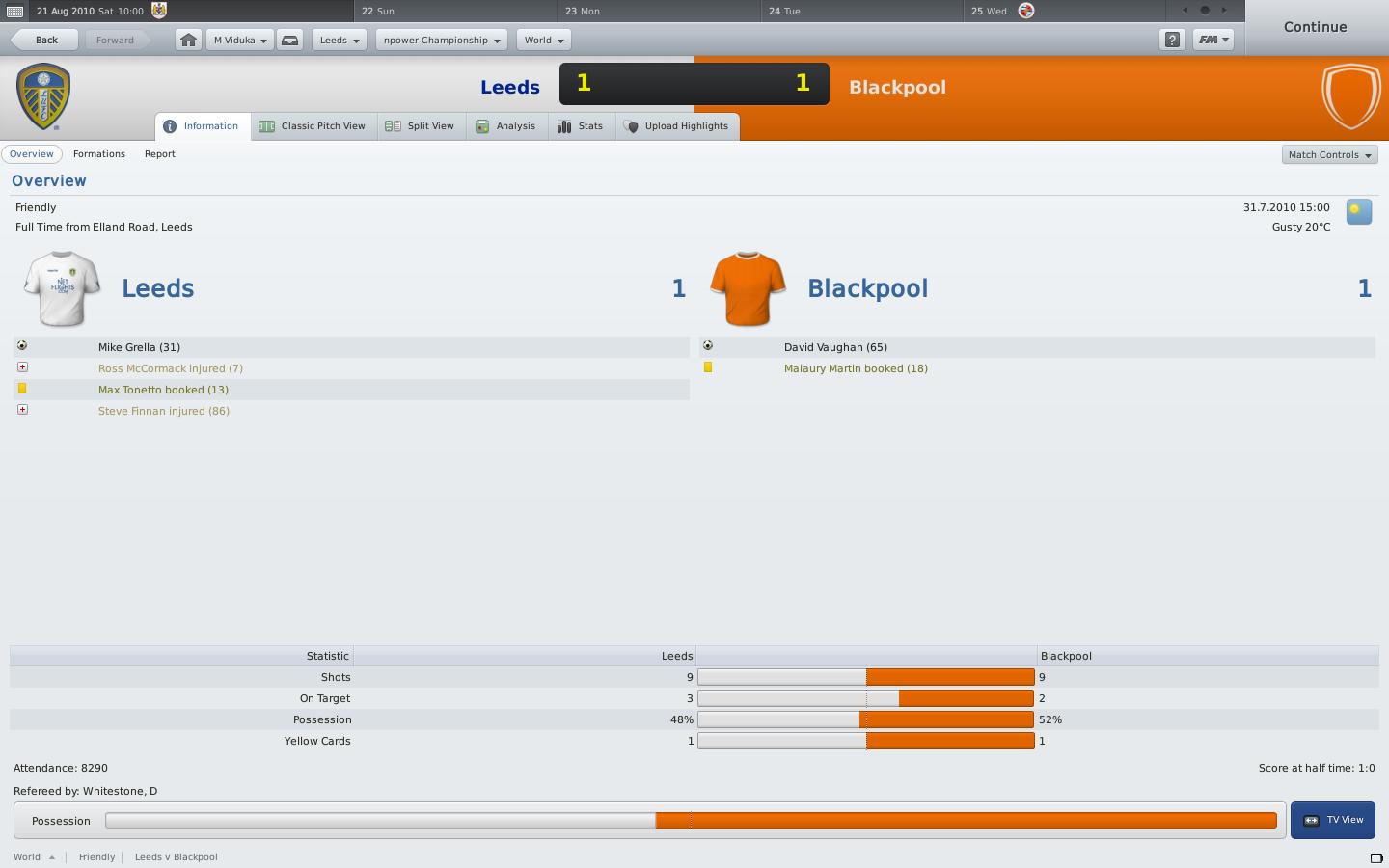Expand the npower Championship selector
The width and height of the screenshot is (1389, 868).
click(x=440, y=40)
